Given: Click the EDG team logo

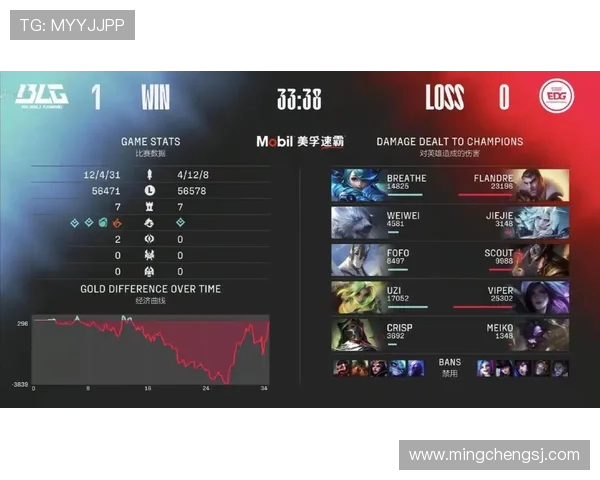Looking at the screenshot, I should click(554, 96).
